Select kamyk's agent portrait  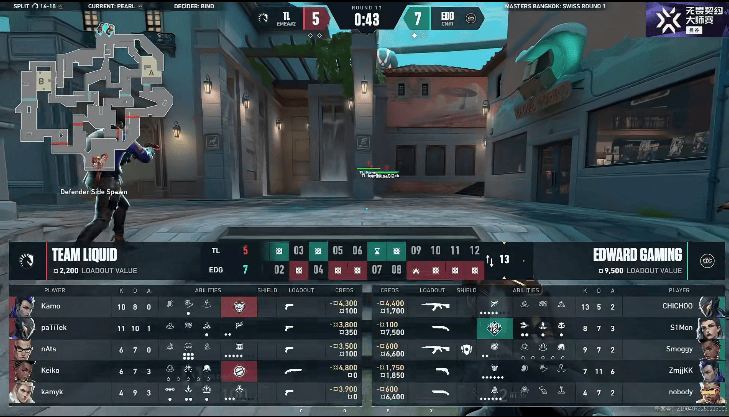[20, 393]
